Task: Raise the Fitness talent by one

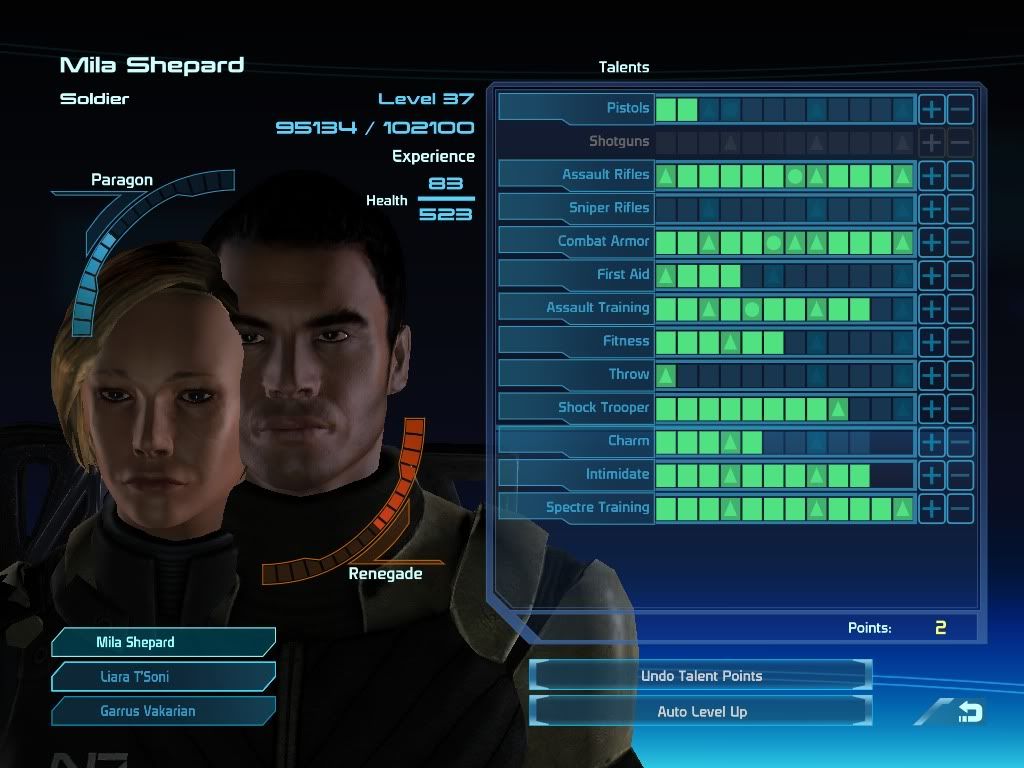Action: pos(931,341)
